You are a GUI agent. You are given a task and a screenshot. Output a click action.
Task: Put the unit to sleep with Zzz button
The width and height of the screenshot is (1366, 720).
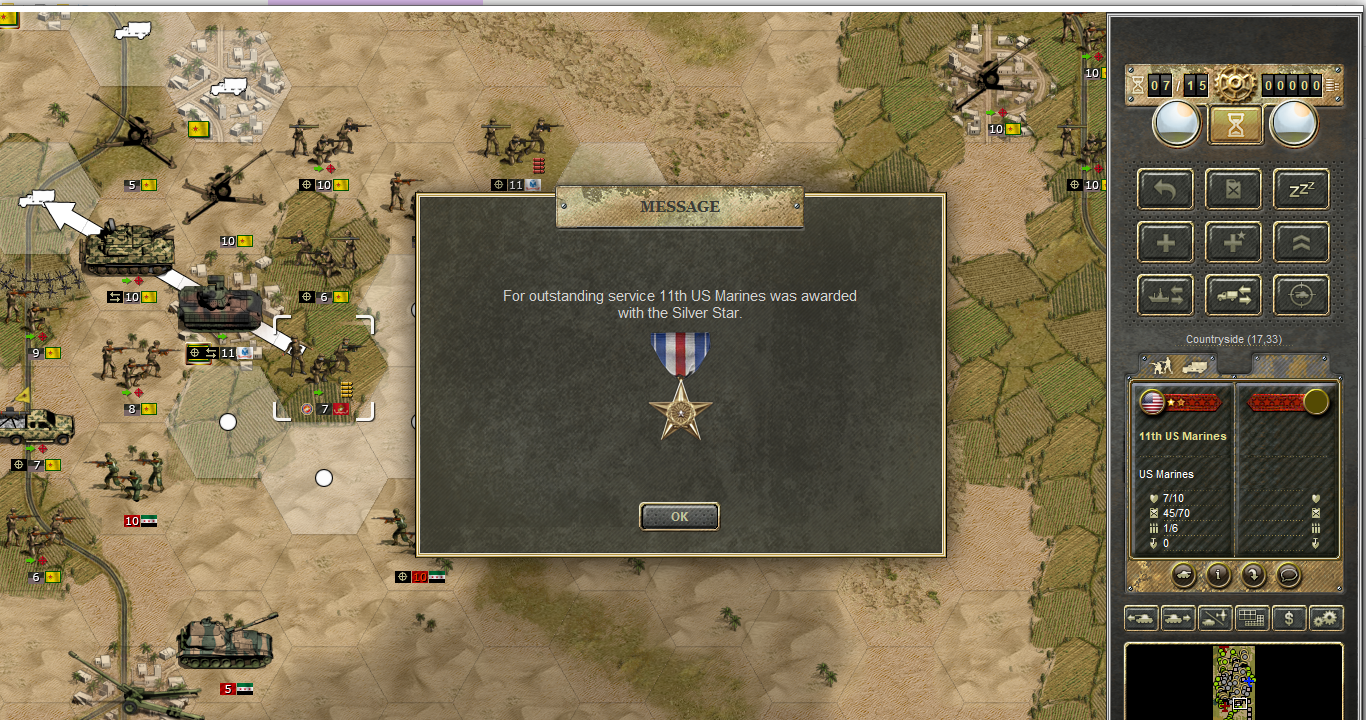[x=1301, y=188]
